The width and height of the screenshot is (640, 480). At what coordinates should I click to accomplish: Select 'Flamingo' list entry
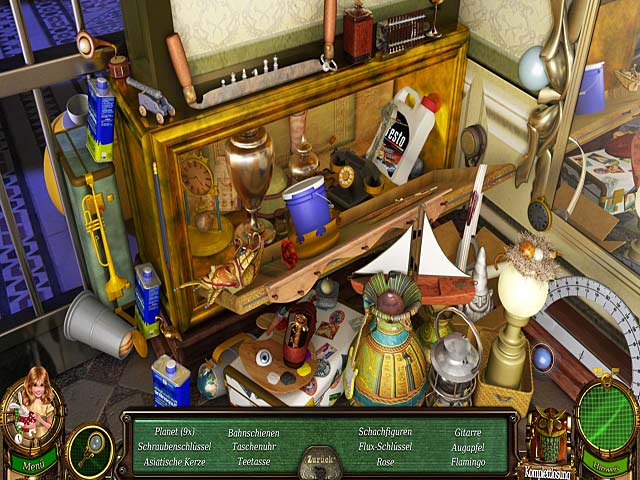point(468,461)
